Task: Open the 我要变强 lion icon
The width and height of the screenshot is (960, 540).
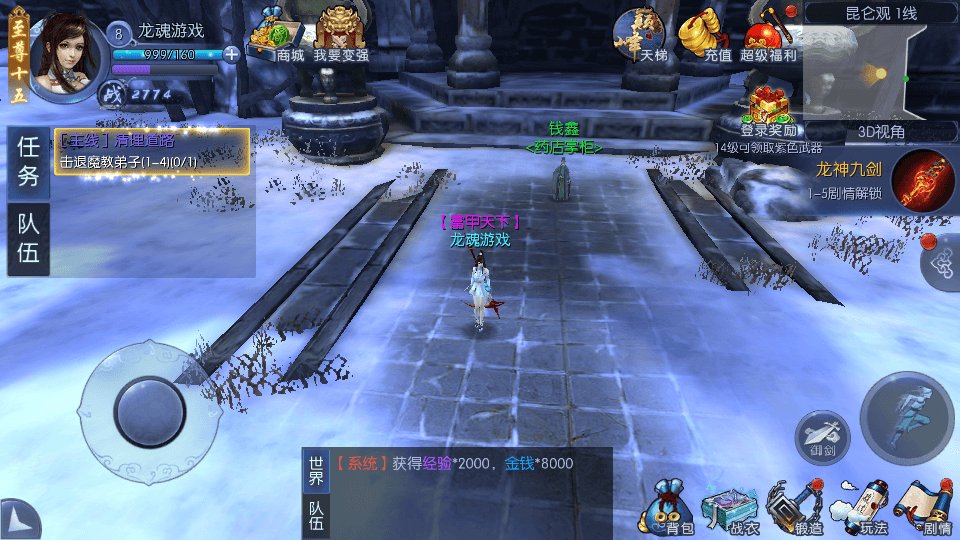Action: click(x=340, y=35)
